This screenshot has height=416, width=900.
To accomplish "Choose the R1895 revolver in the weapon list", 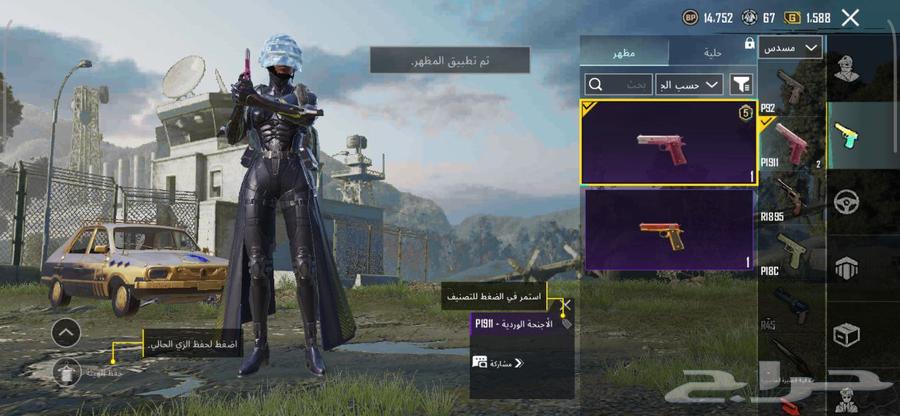I will [792, 198].
